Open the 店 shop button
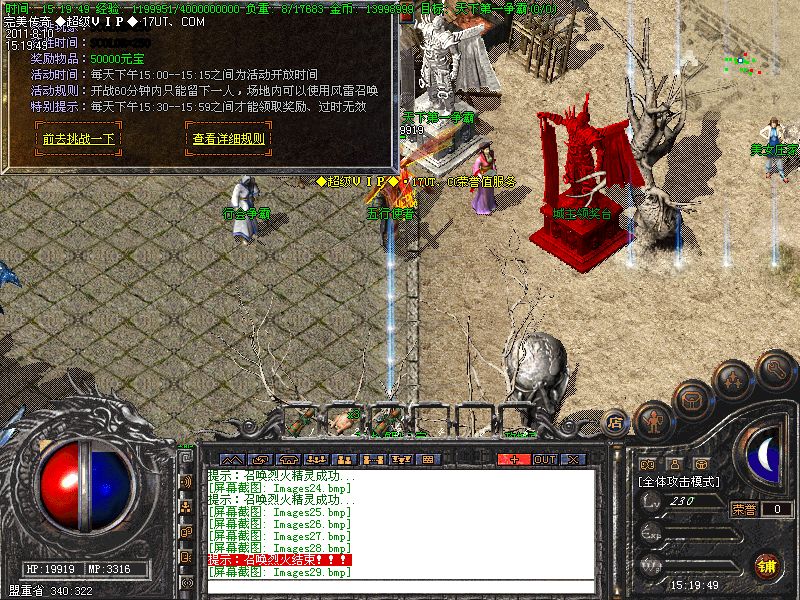The height and width of the screenshot is (600, 800). click(615, 424)
